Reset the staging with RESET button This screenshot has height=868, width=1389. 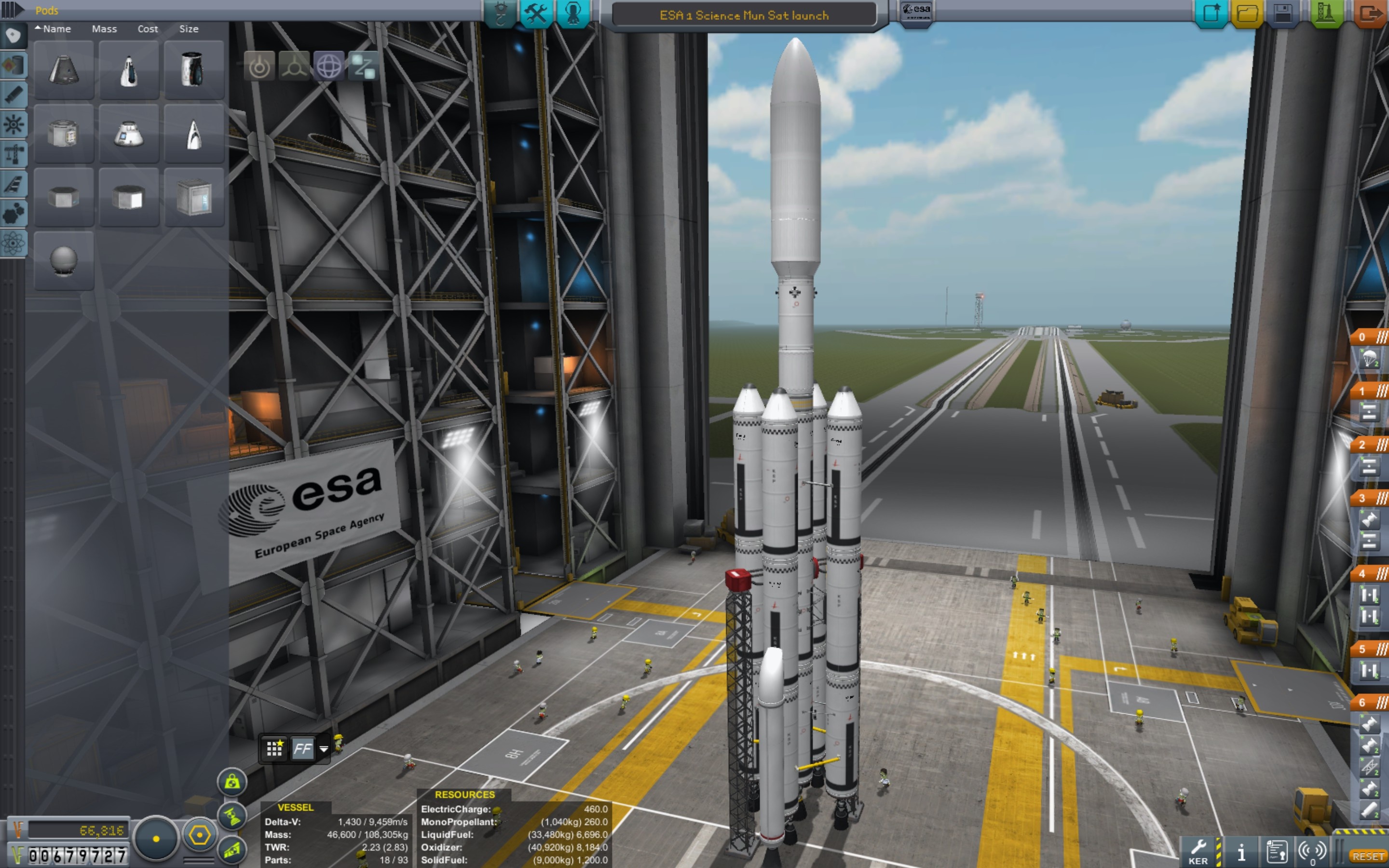[1368, 856]
